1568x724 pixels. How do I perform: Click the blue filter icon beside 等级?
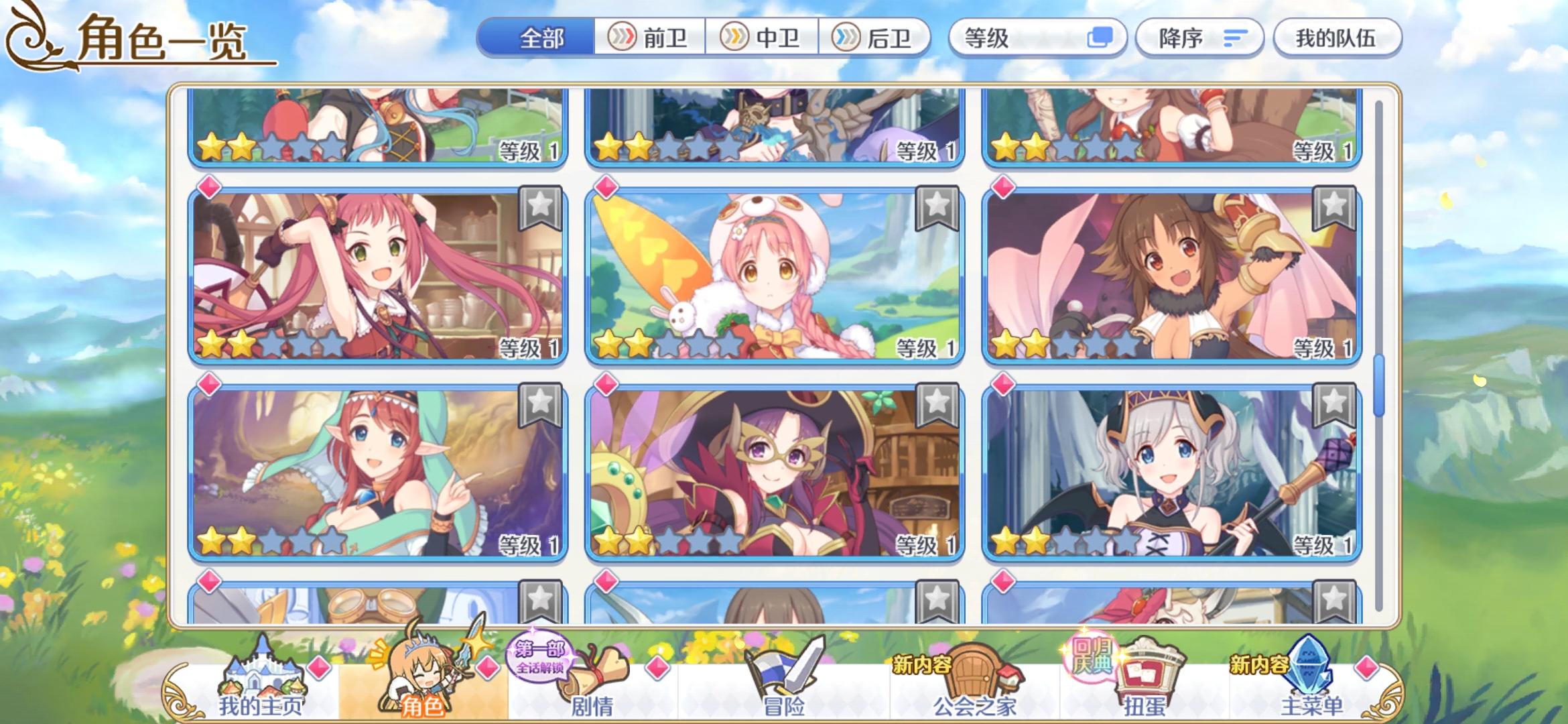pyautogui.click(x=1099, y=38)
